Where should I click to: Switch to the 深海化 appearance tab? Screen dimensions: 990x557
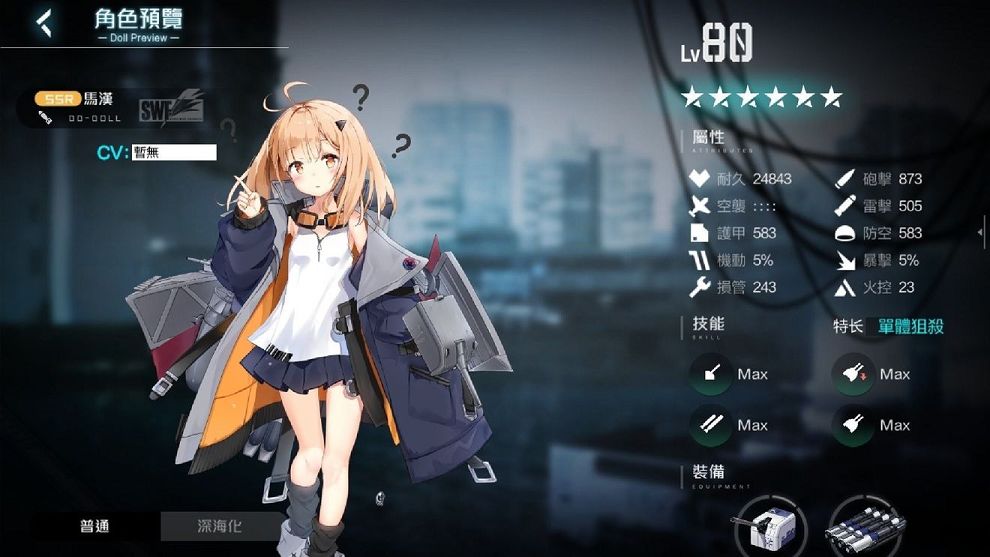coord(221,526)
